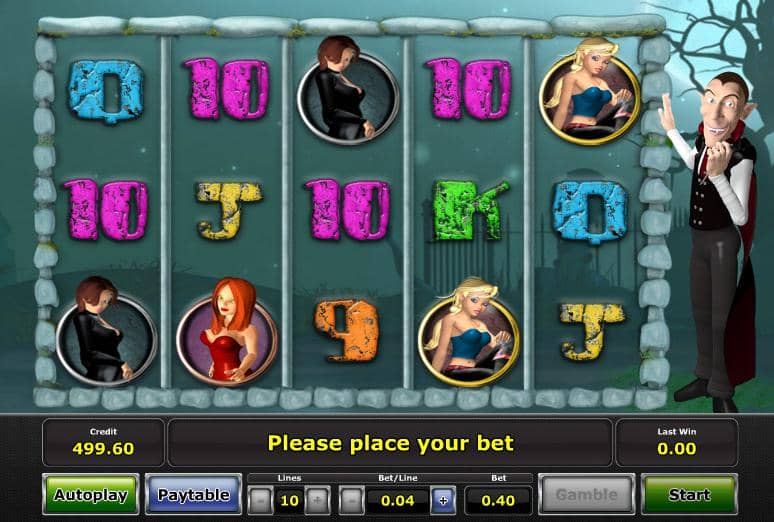Raise the Bet/Line amount
This screenshot has width=774, height=522.
pyautogui.click(x=443, y=500)
